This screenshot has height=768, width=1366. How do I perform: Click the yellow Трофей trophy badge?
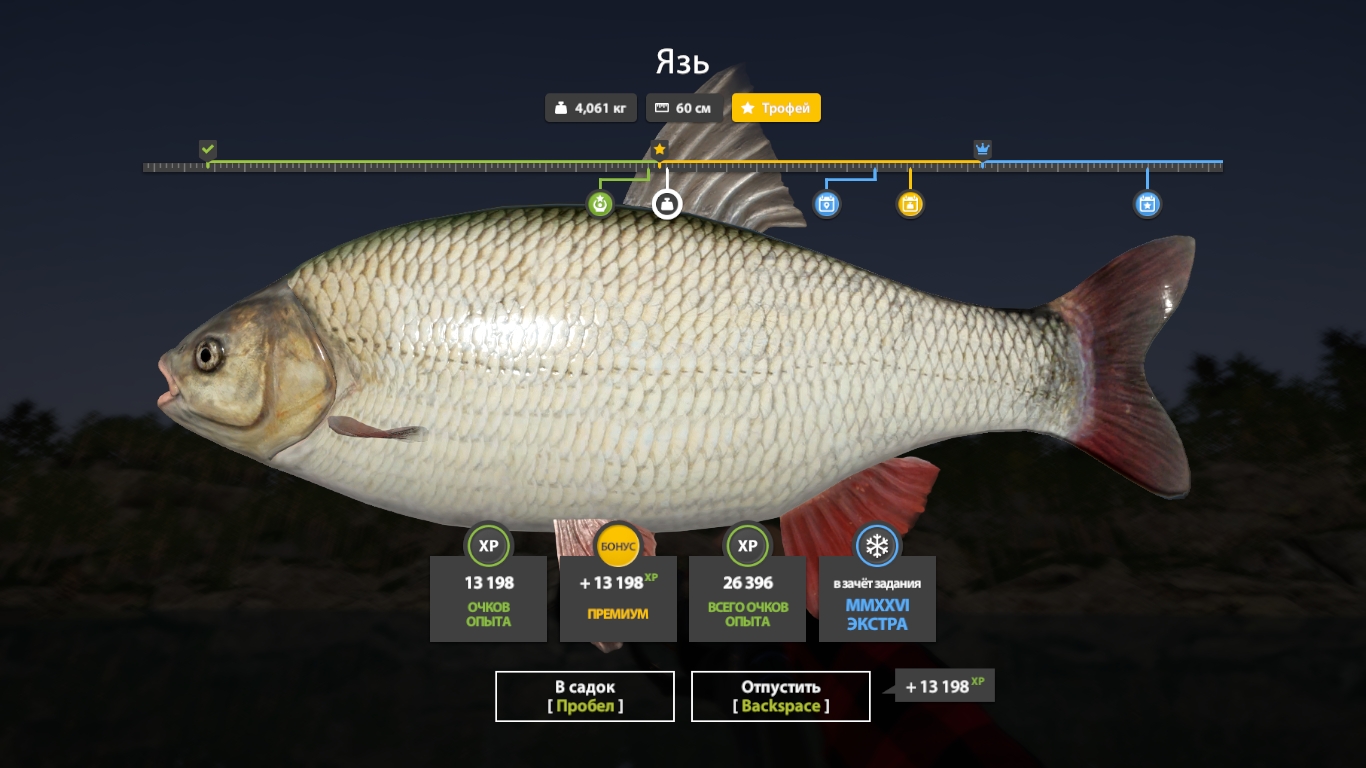coord(776,108)
